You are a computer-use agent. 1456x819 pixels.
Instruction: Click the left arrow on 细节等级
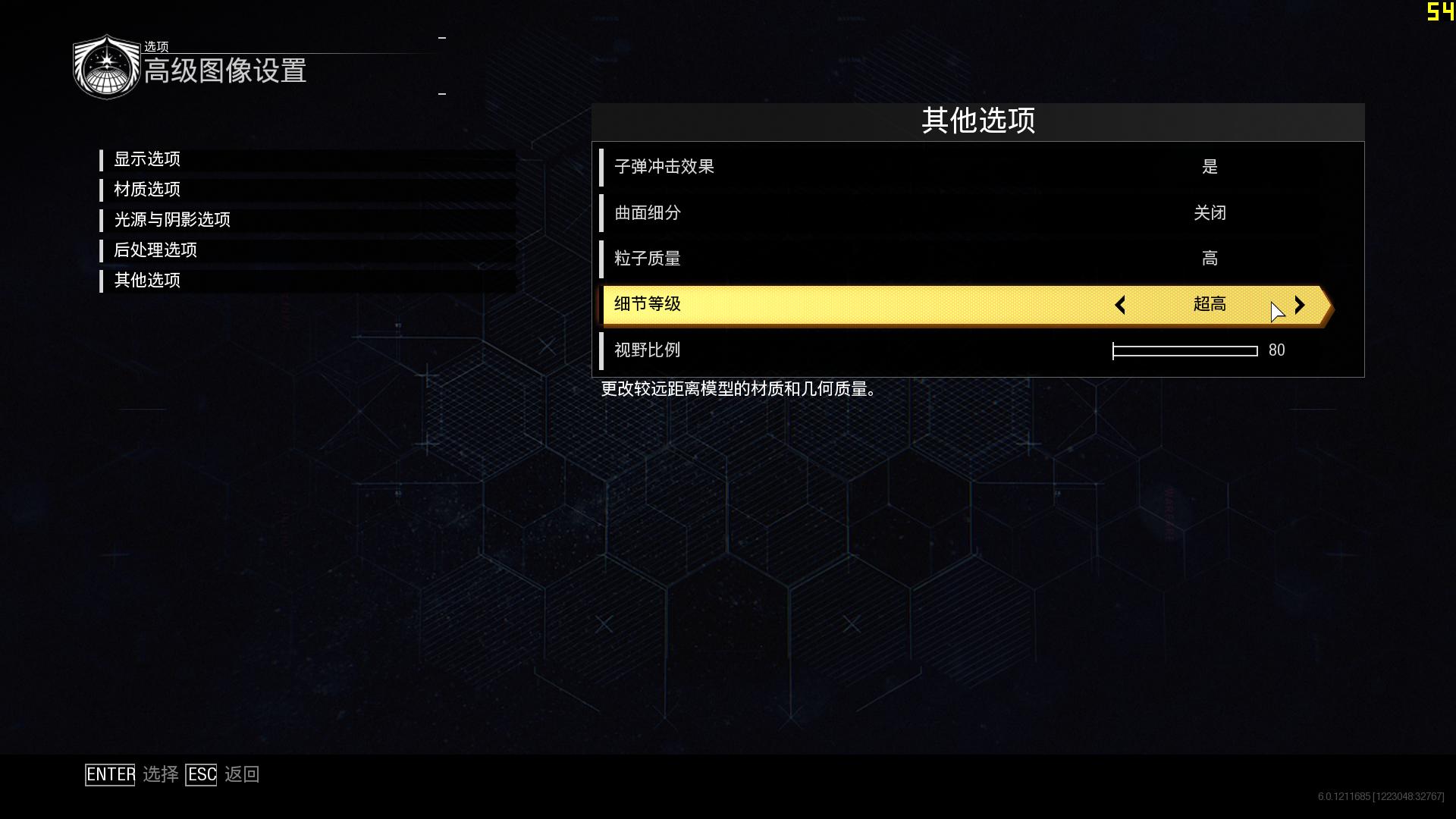tap(1120, 305)
